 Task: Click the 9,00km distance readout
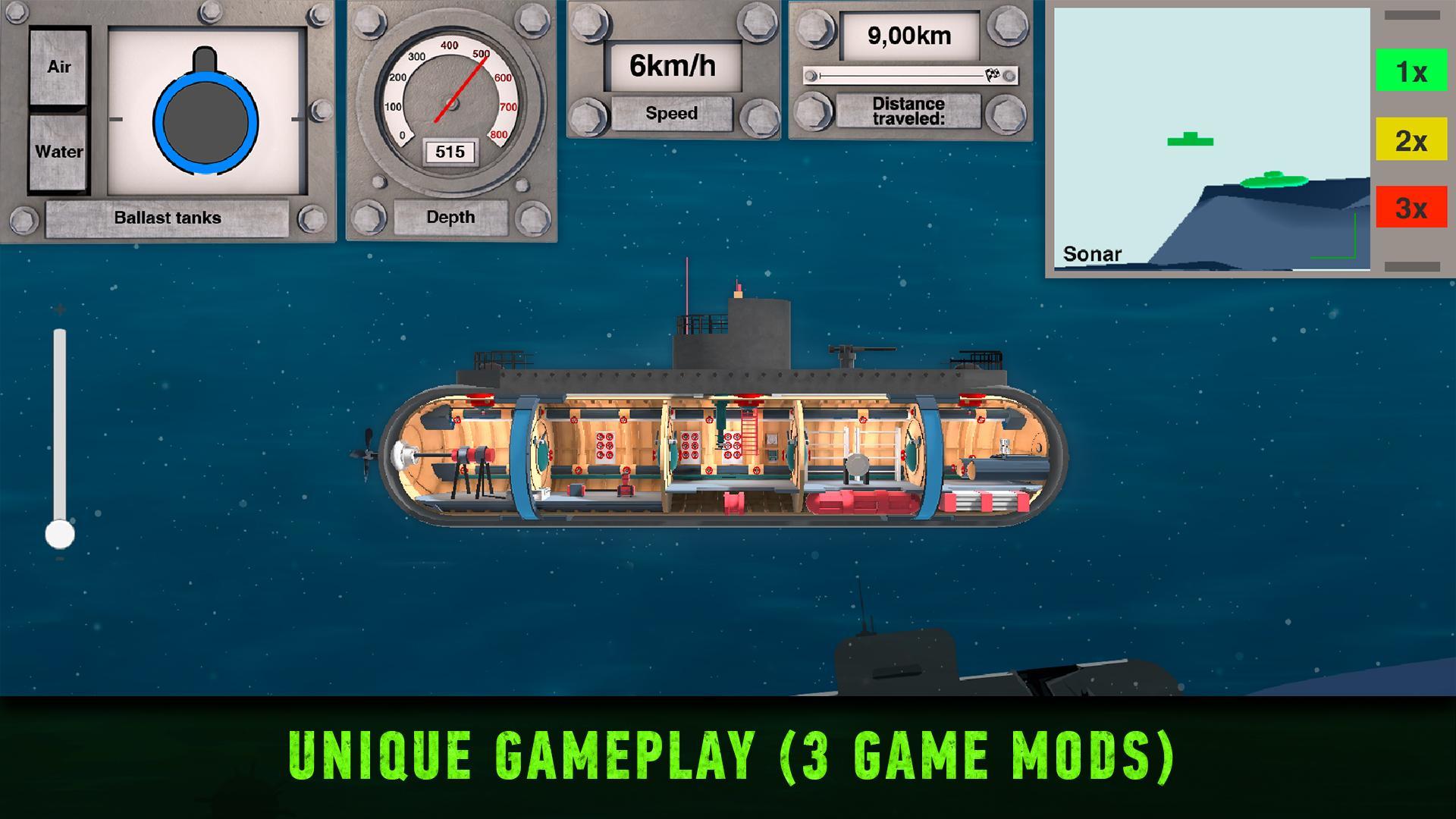(x=910, y=35)
